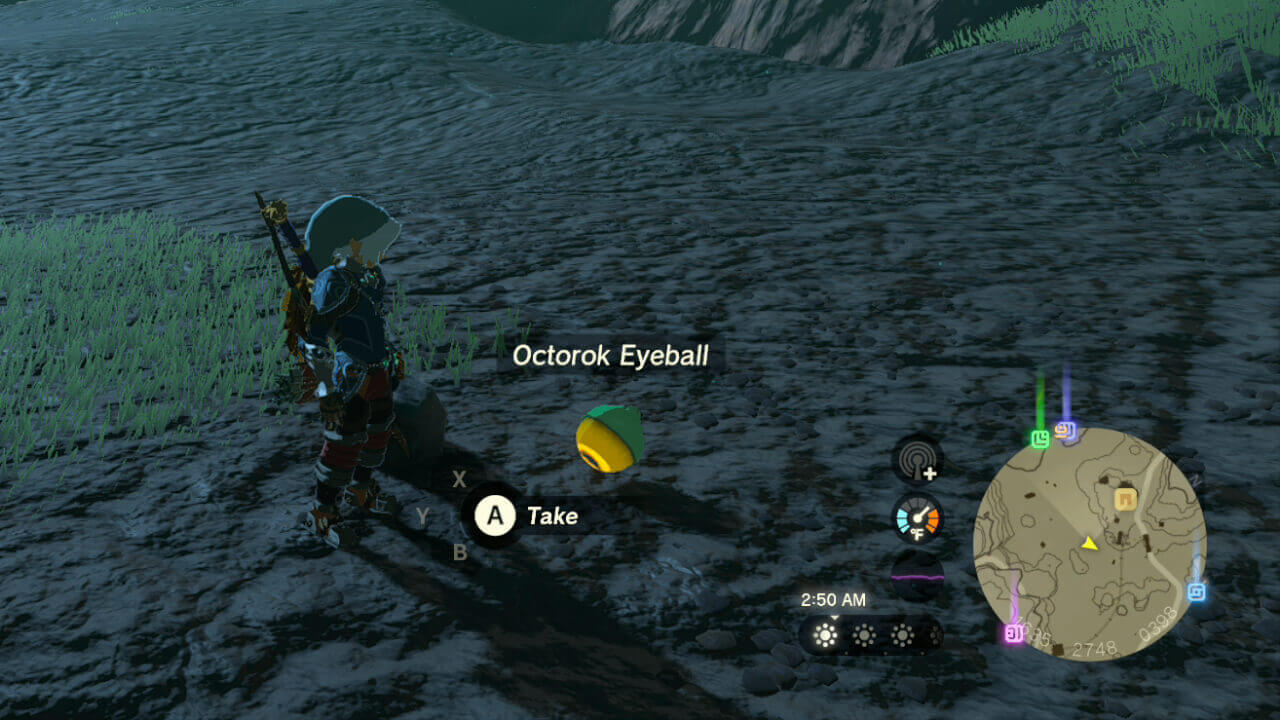Click the 2:50 AM time display
1280x720 pixels.
point(831,599)
